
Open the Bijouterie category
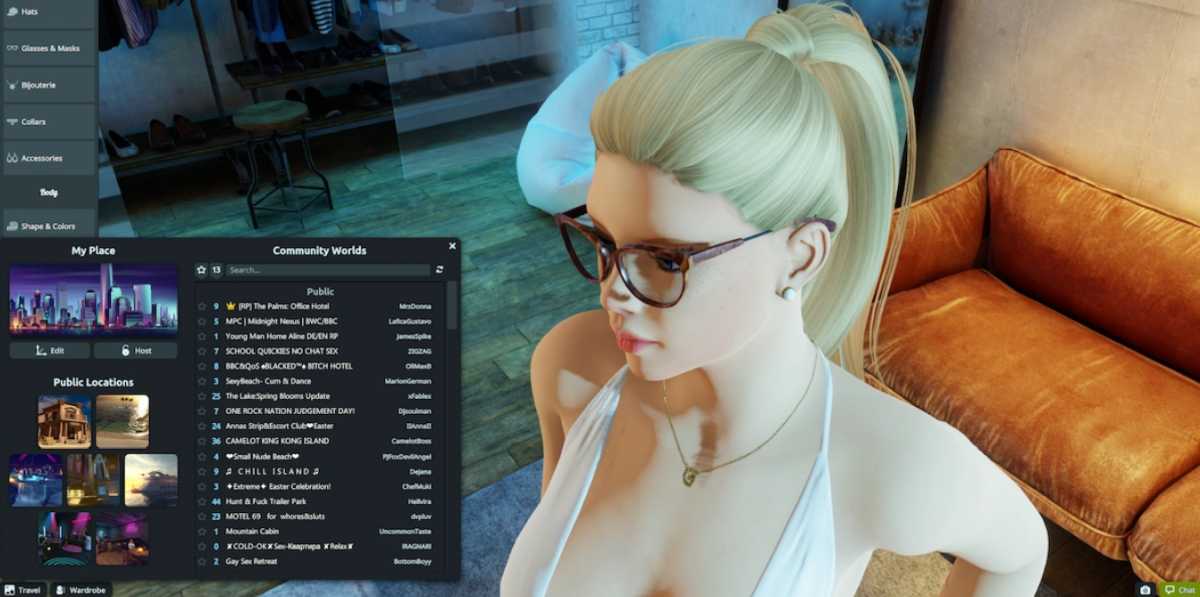tap(48, 85)
